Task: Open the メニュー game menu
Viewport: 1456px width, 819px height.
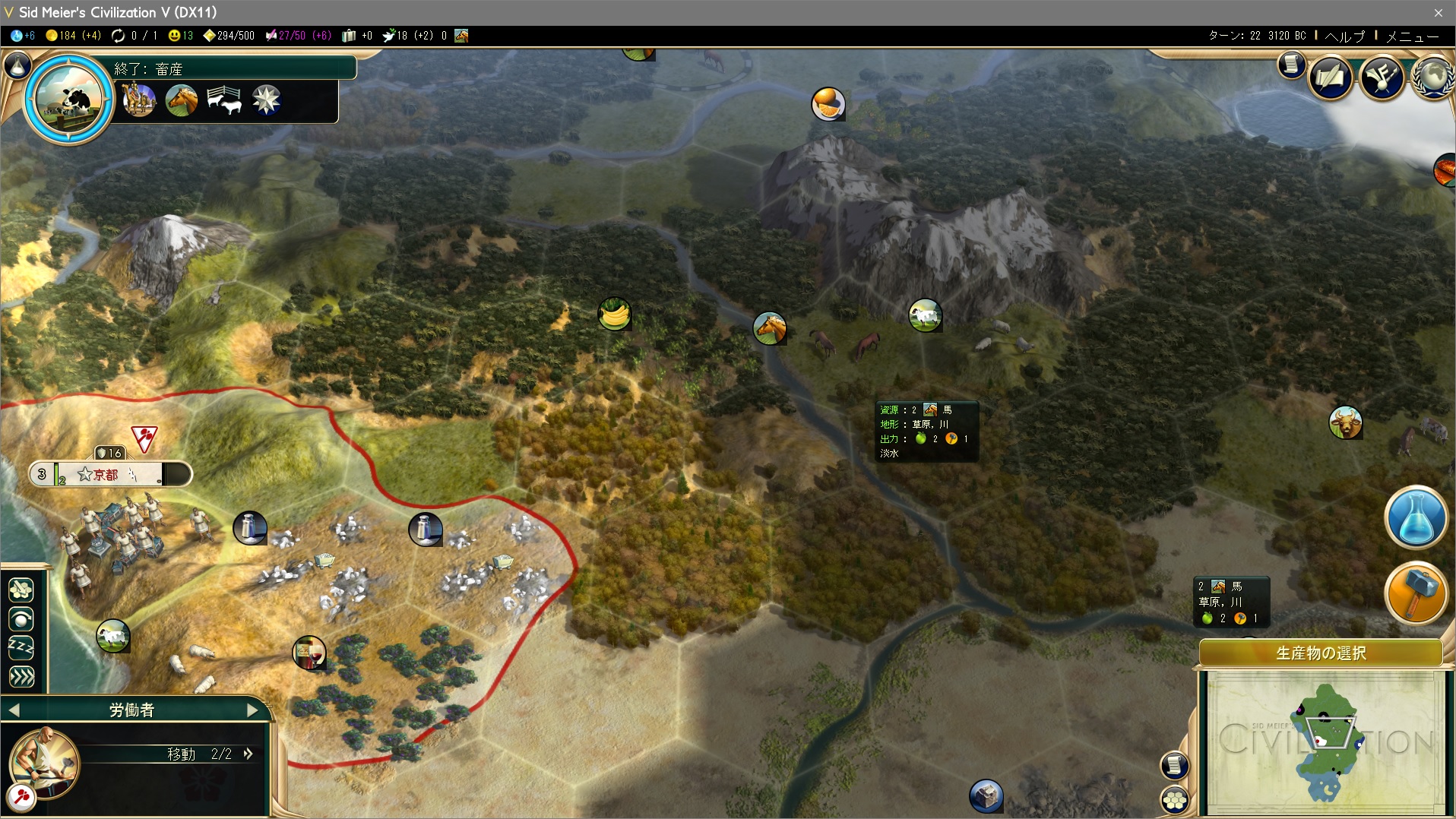Action: [1412, 36]
